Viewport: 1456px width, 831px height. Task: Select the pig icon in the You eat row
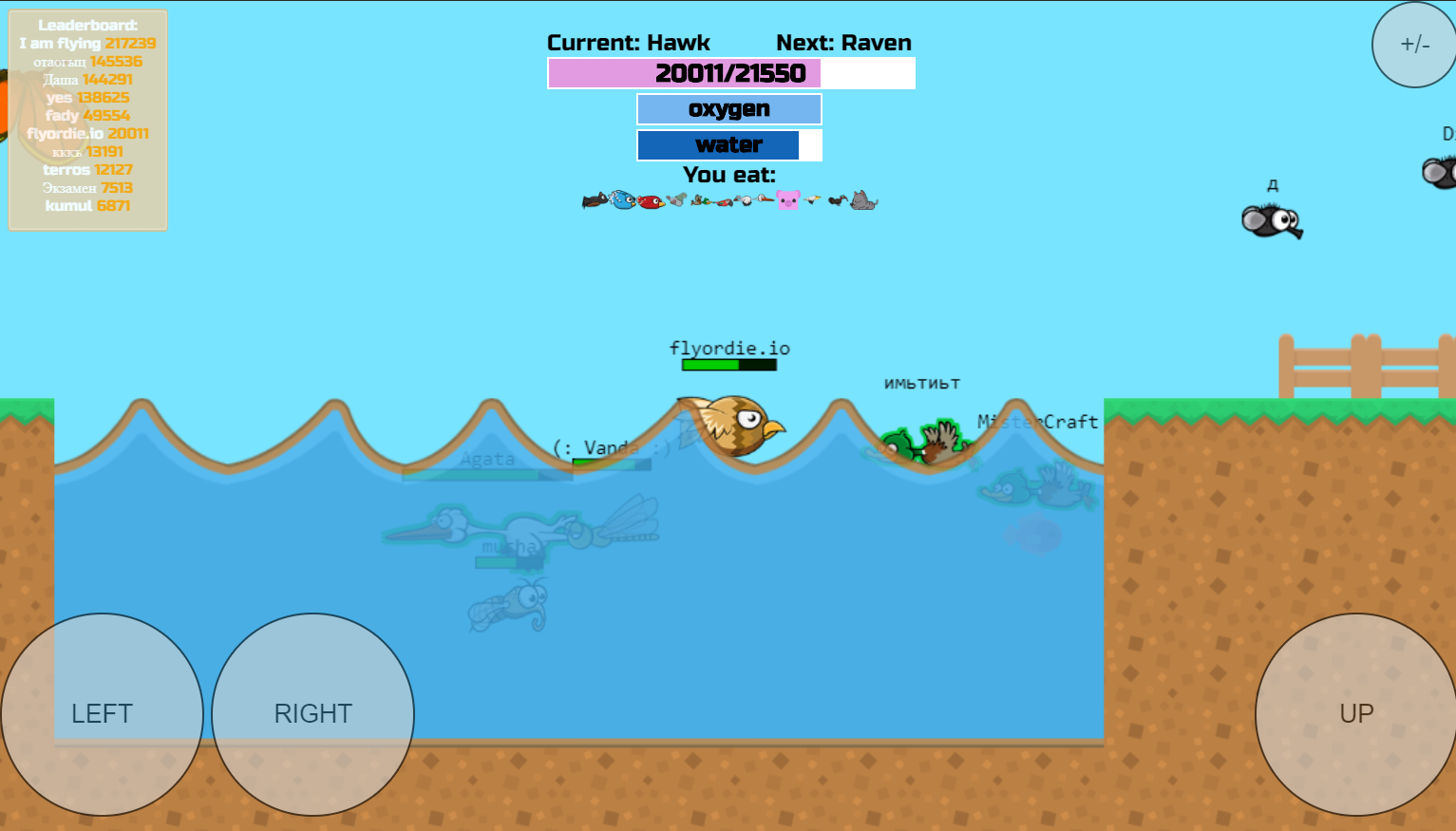[x=786, y=200]
